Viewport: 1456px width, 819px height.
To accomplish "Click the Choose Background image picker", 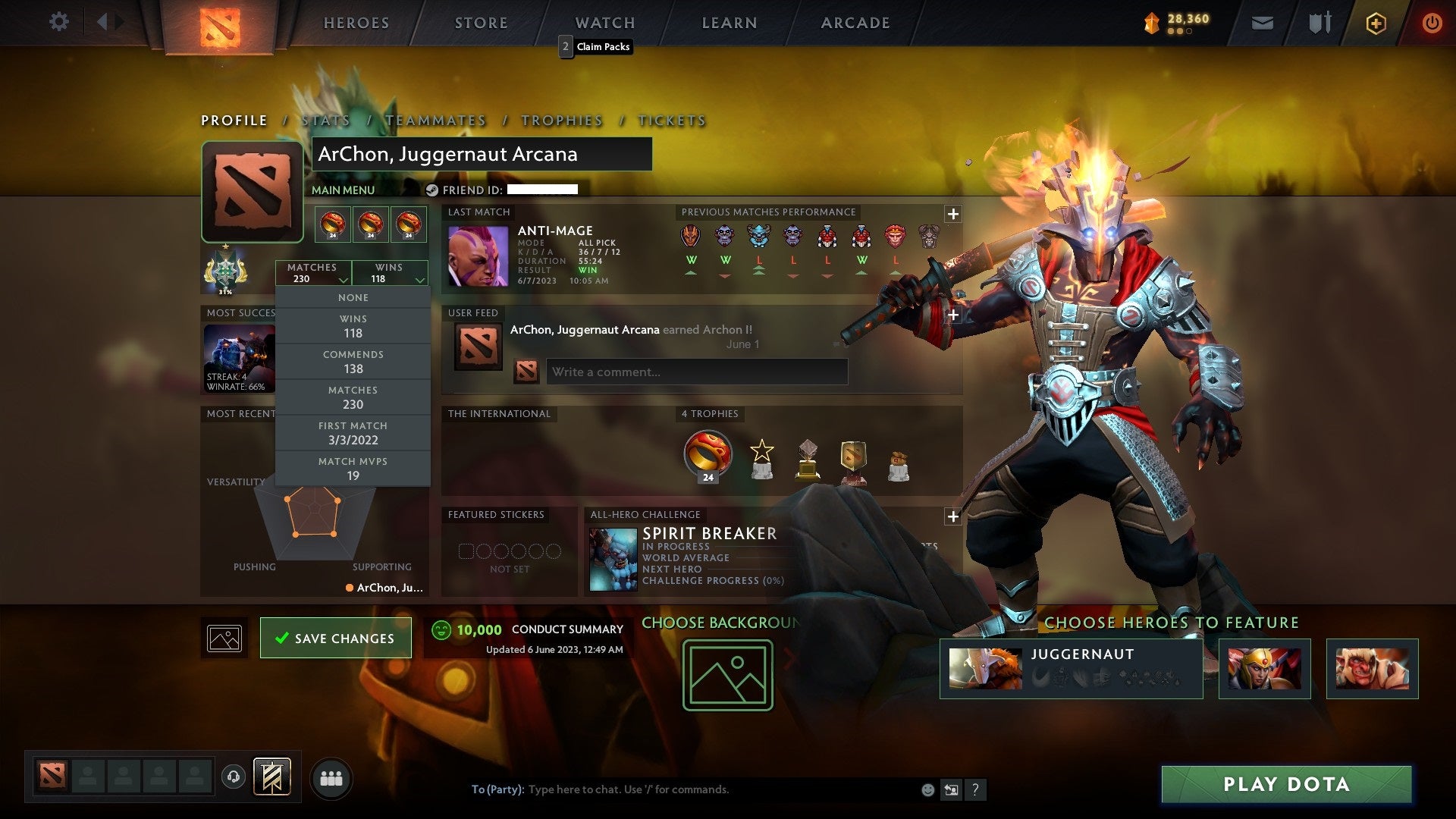I will [x=726, y=675].
